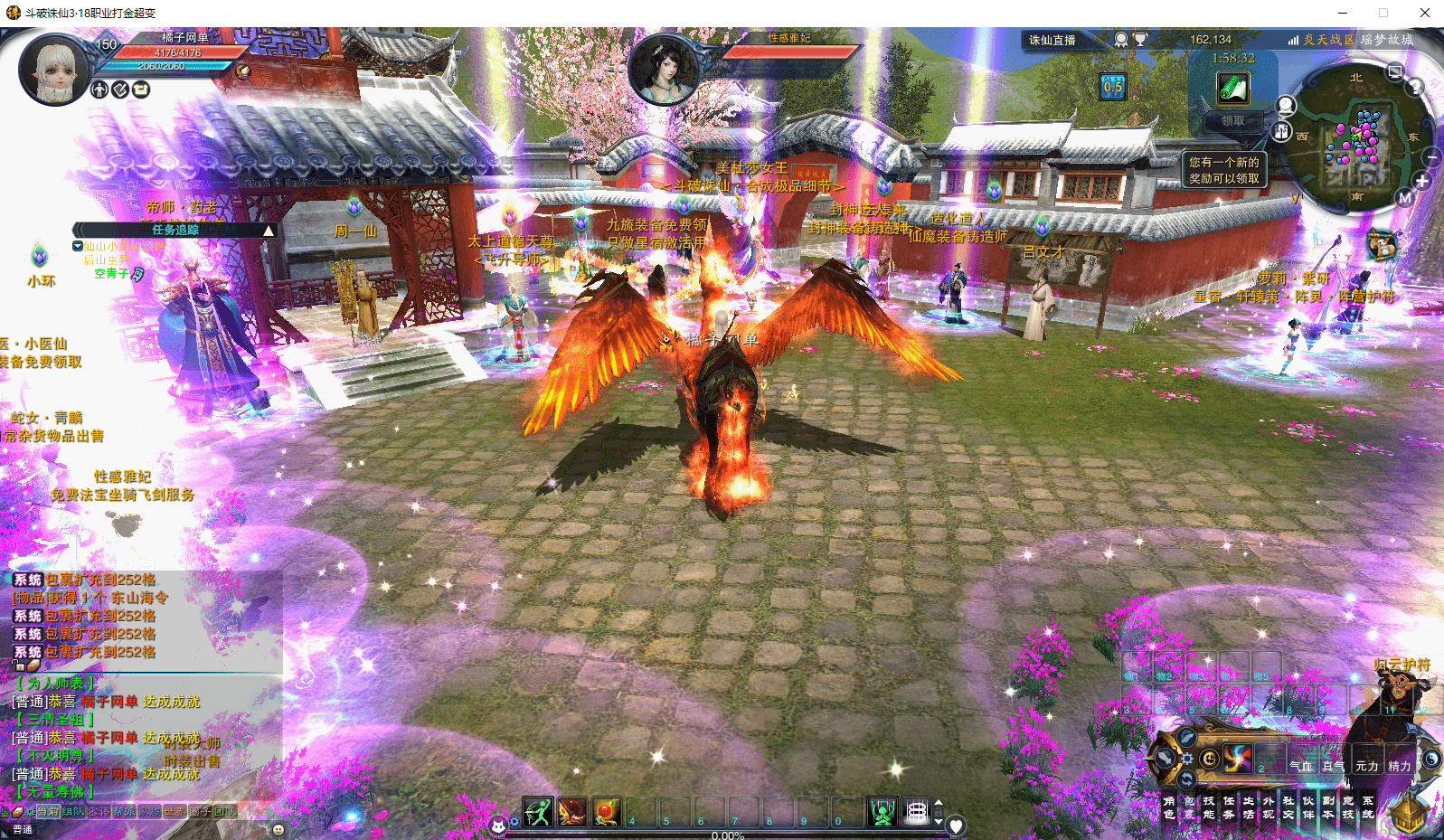Image resolution: width=1444 pixels, height=840 pixels.
Task: Zoom in the minimap with plus button
Action: 1421,181
